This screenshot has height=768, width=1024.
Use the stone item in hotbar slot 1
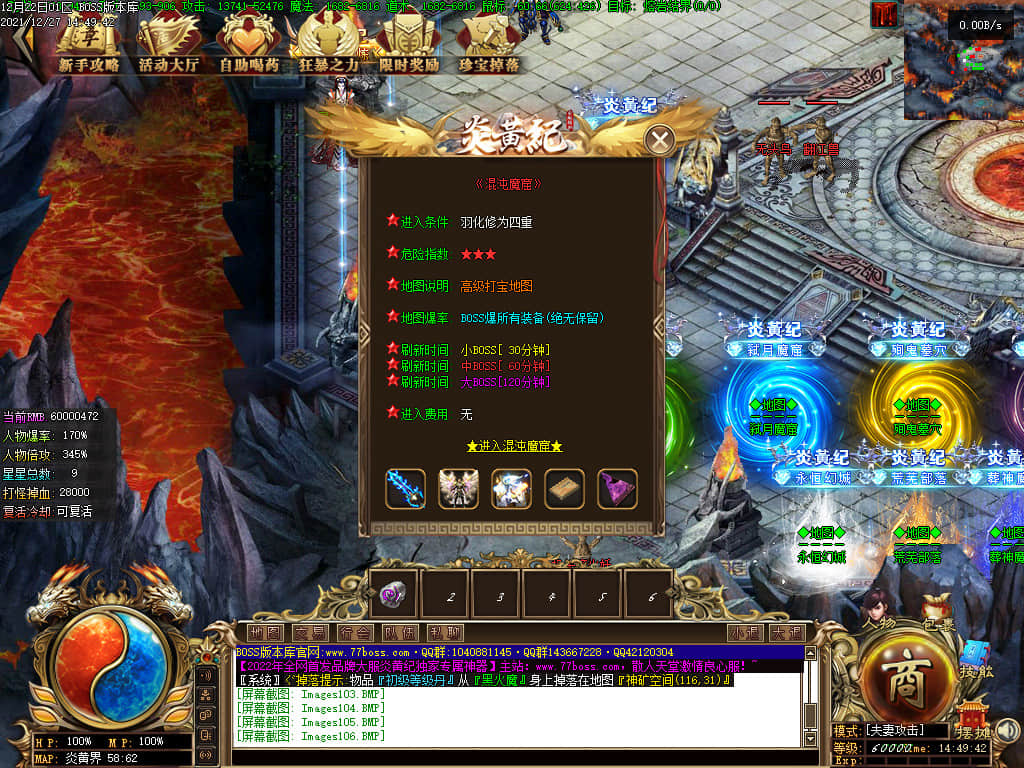[x=393, y=595]
